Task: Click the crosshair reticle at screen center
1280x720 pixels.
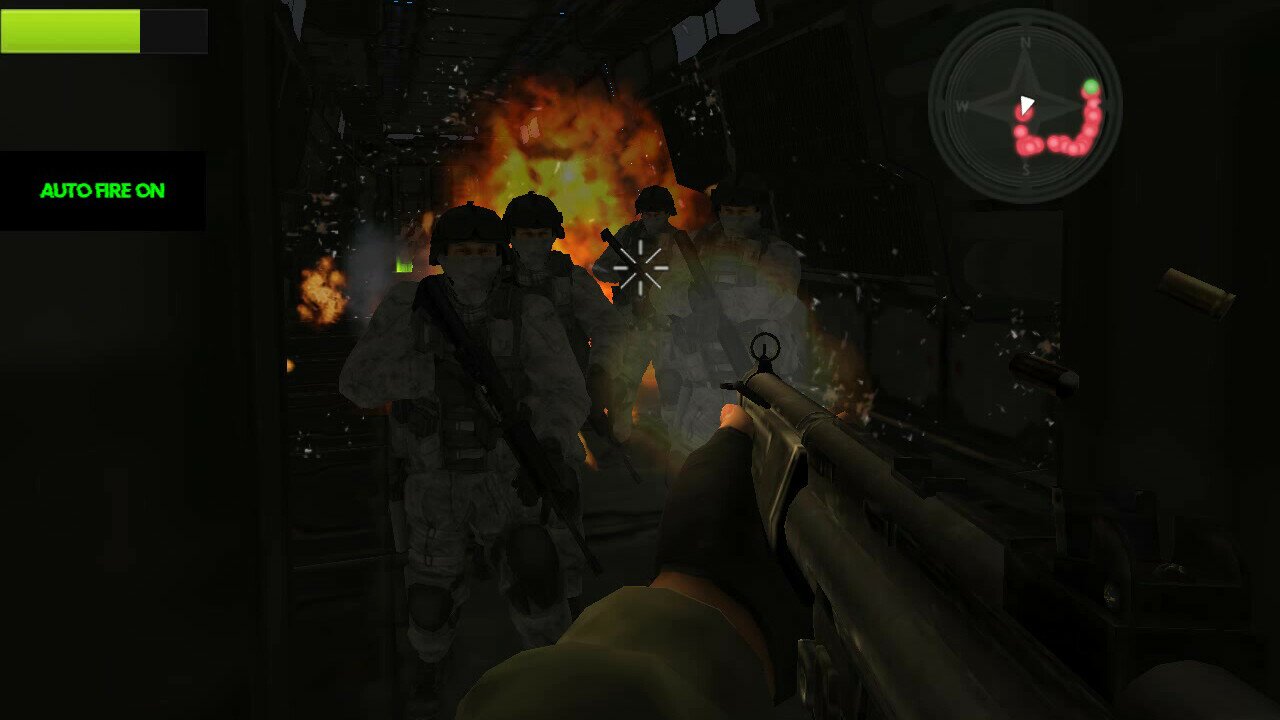Action: pyautogui.click(x=640, y=267)
